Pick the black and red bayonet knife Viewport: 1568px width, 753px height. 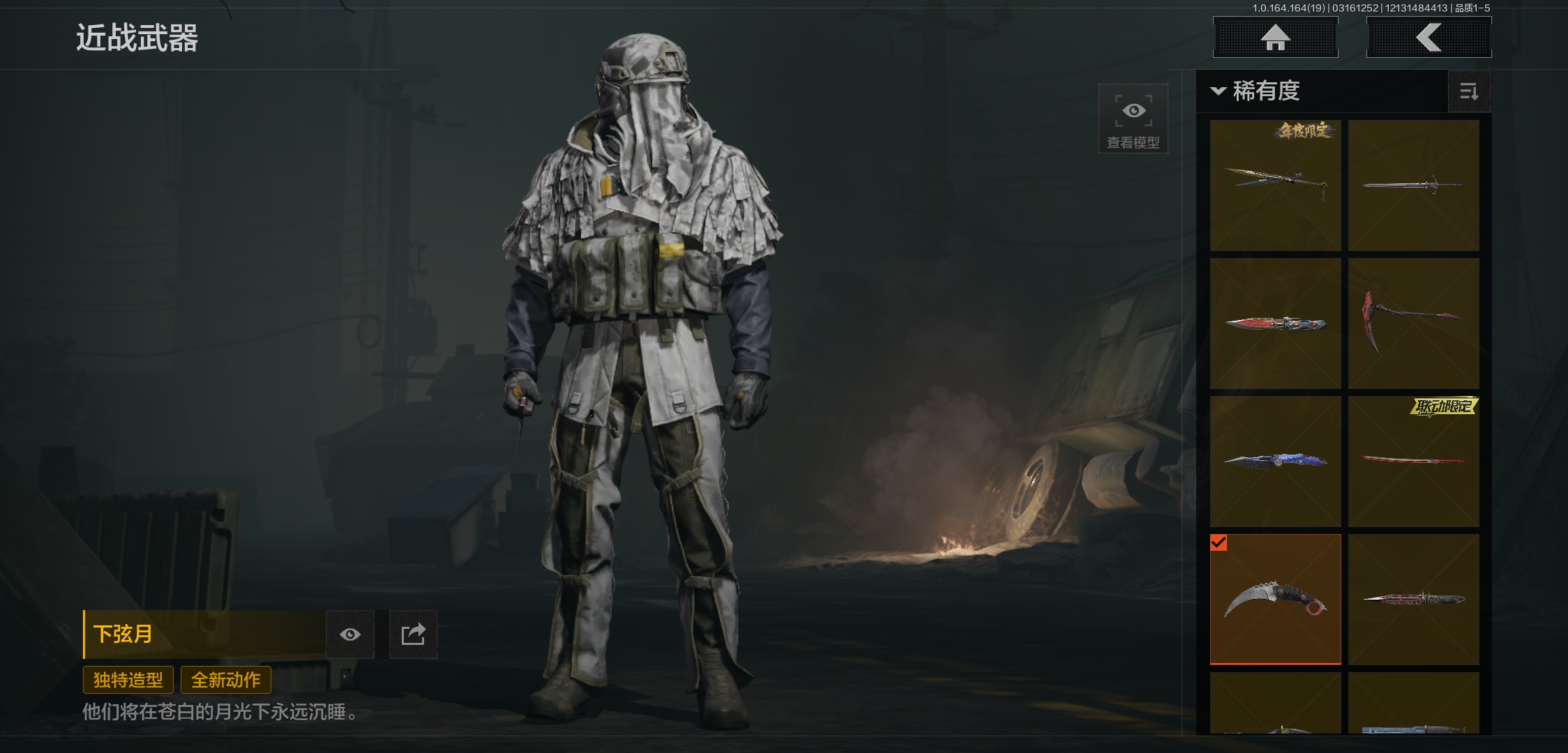[x=1413, y=600]
